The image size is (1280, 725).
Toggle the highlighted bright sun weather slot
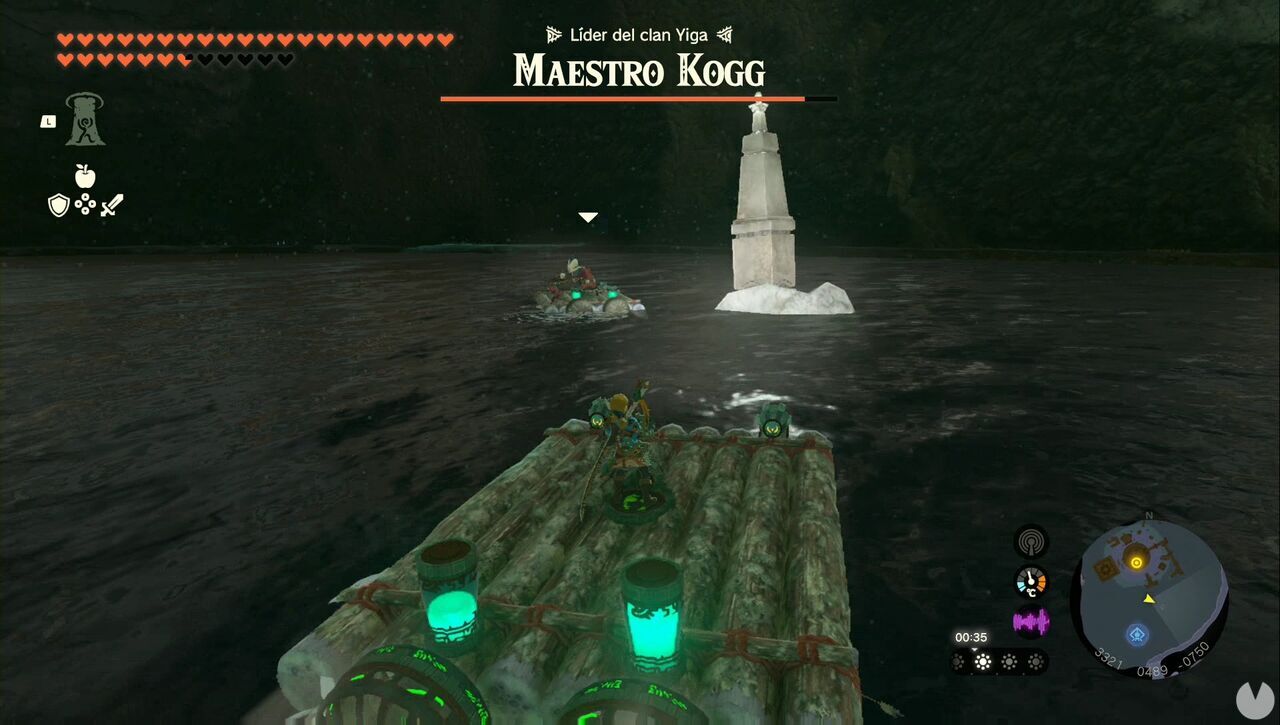[982, 663]
